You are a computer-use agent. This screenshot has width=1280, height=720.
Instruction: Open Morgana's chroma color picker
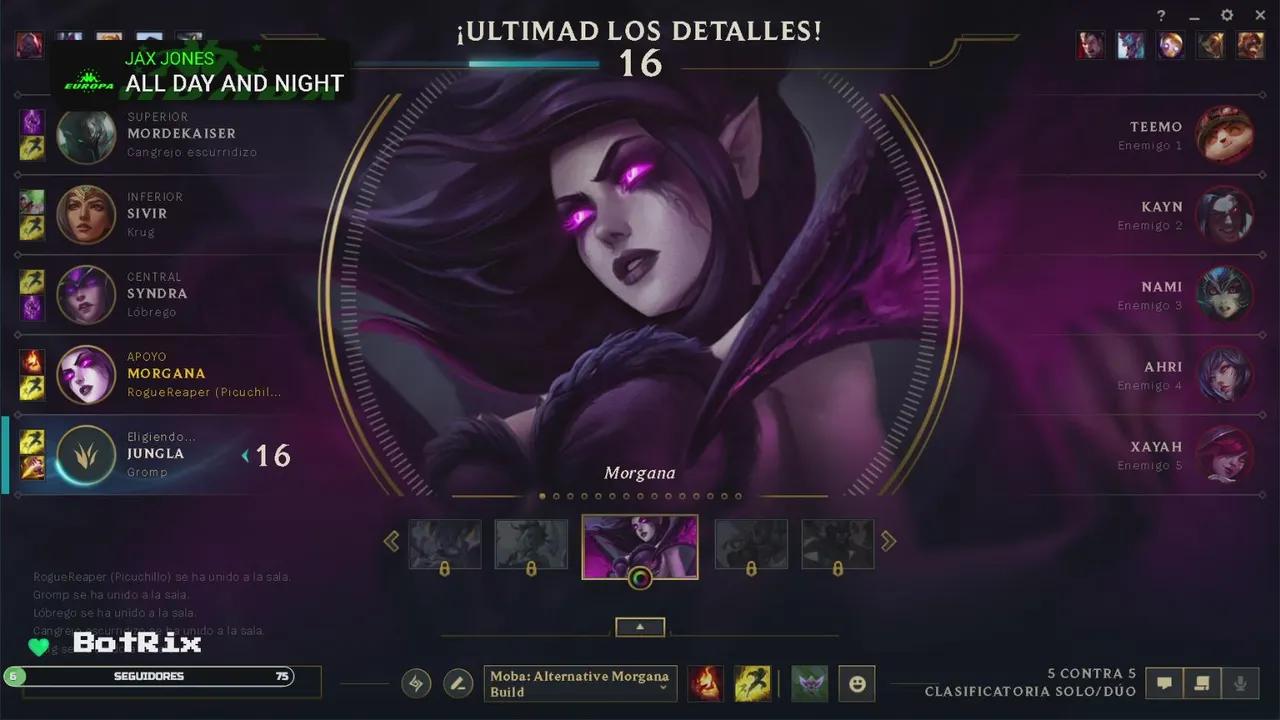click(x=640, y=577)
